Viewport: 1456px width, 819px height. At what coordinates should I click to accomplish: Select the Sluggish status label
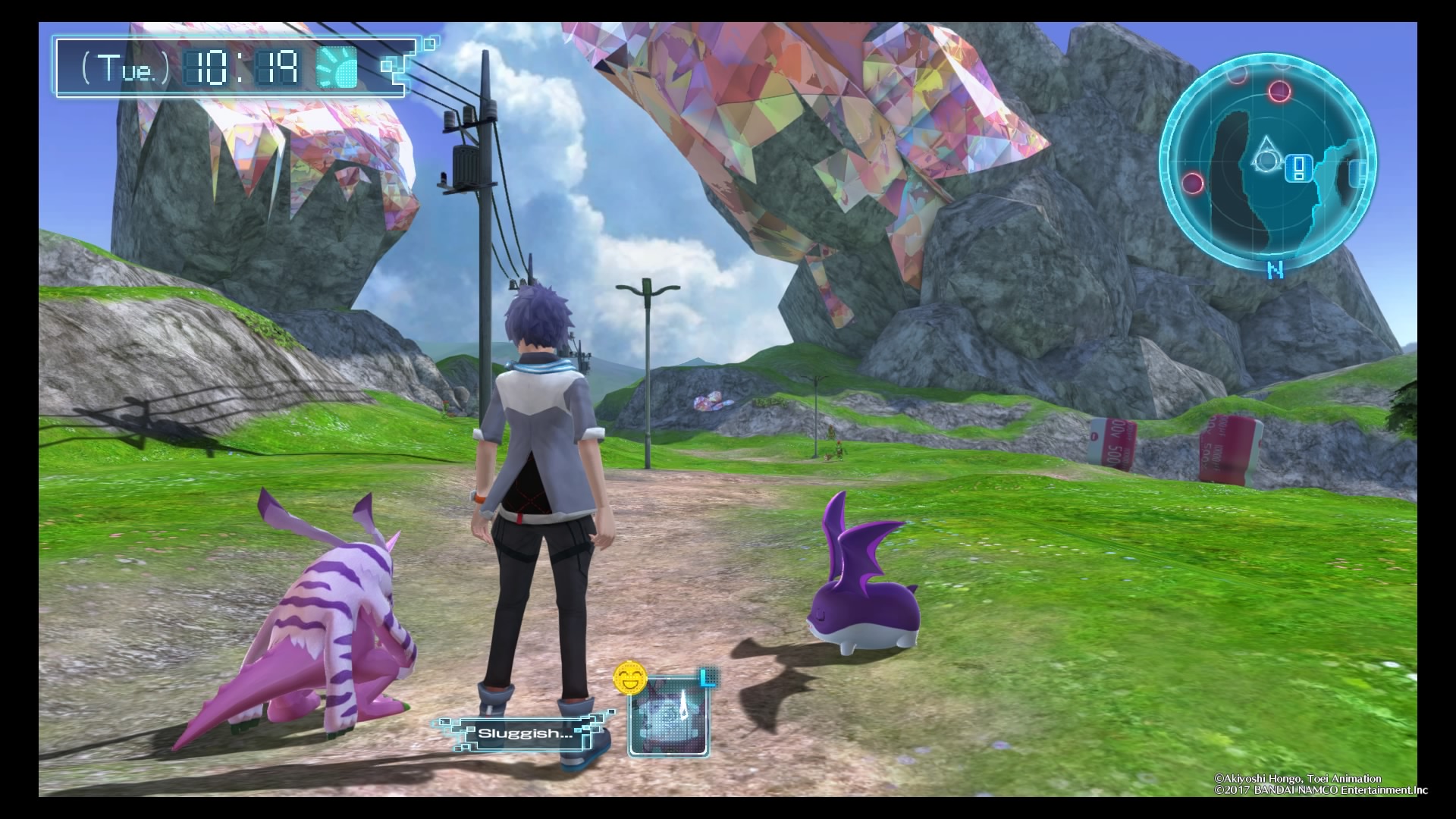tap(523, 733)
